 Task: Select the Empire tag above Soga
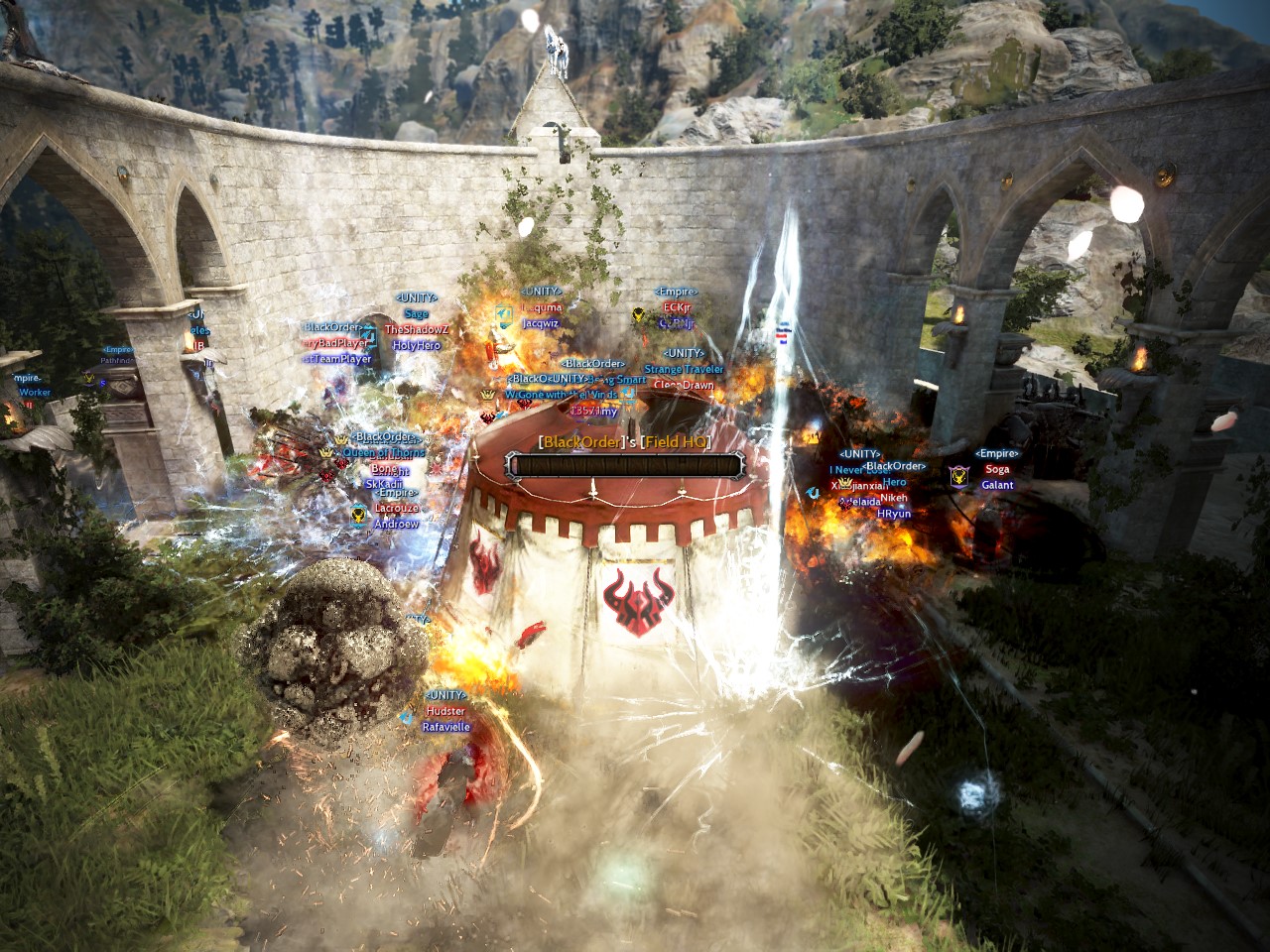click(x=996, y=454)
